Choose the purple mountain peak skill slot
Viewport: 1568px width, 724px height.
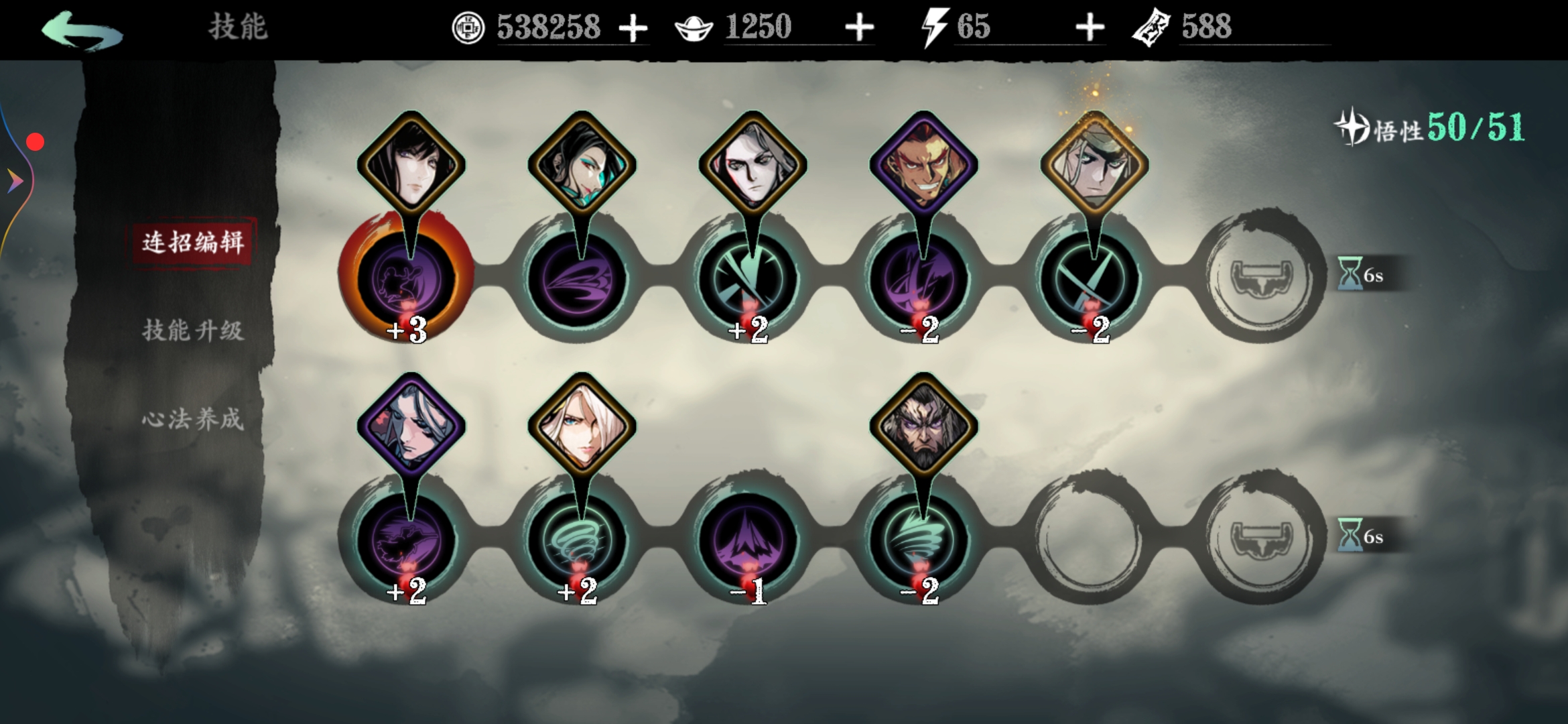749,540
